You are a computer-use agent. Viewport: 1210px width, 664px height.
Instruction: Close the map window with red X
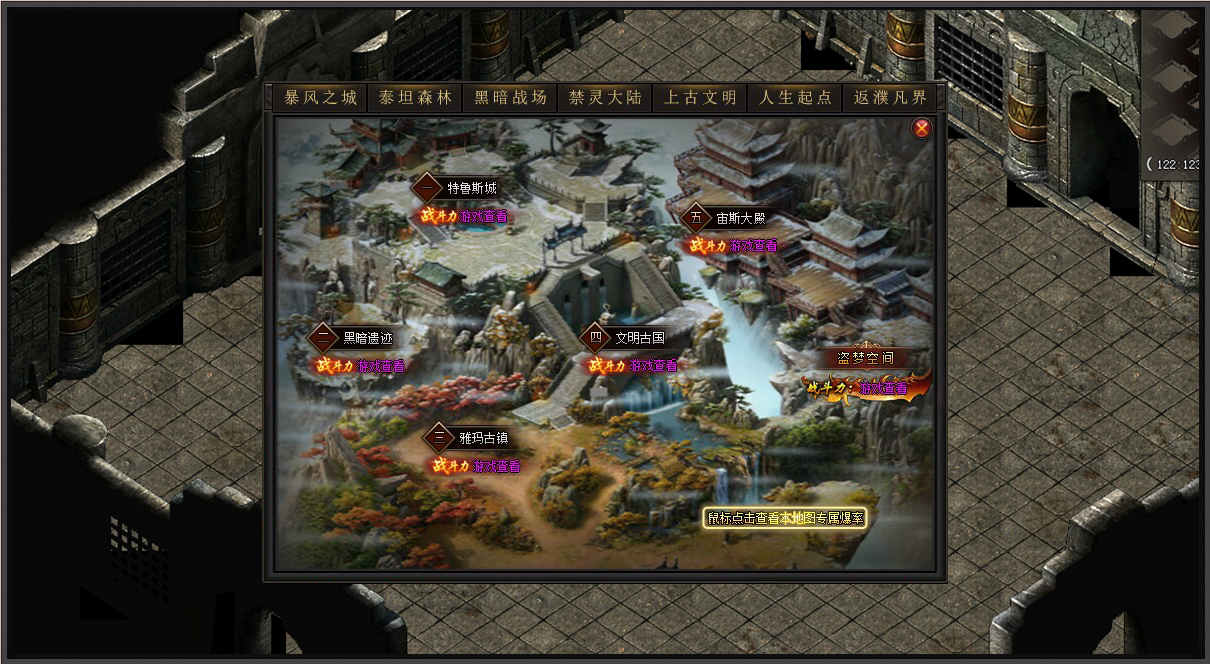tap(922, 128)
